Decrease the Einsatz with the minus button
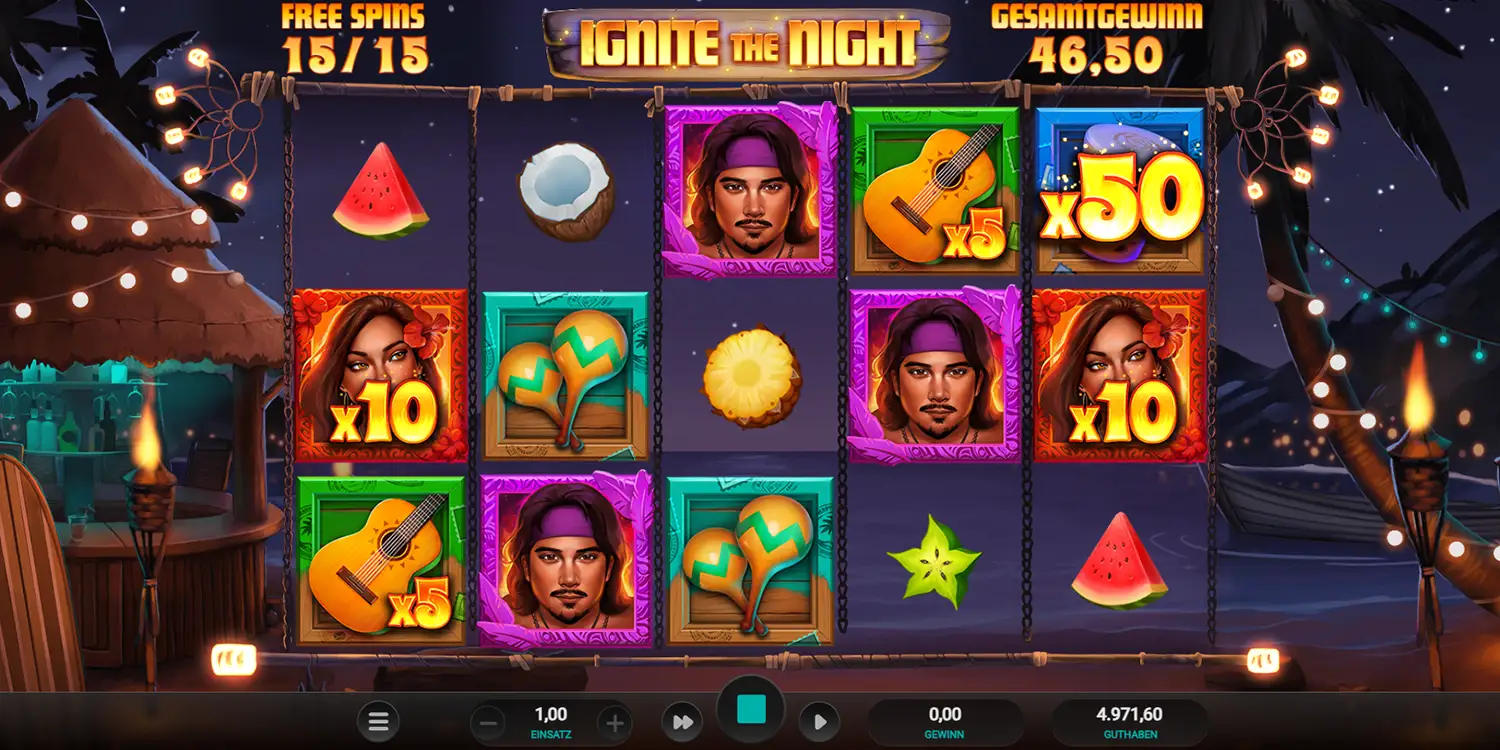1500x750 pixels. click(x=487, y=722)
